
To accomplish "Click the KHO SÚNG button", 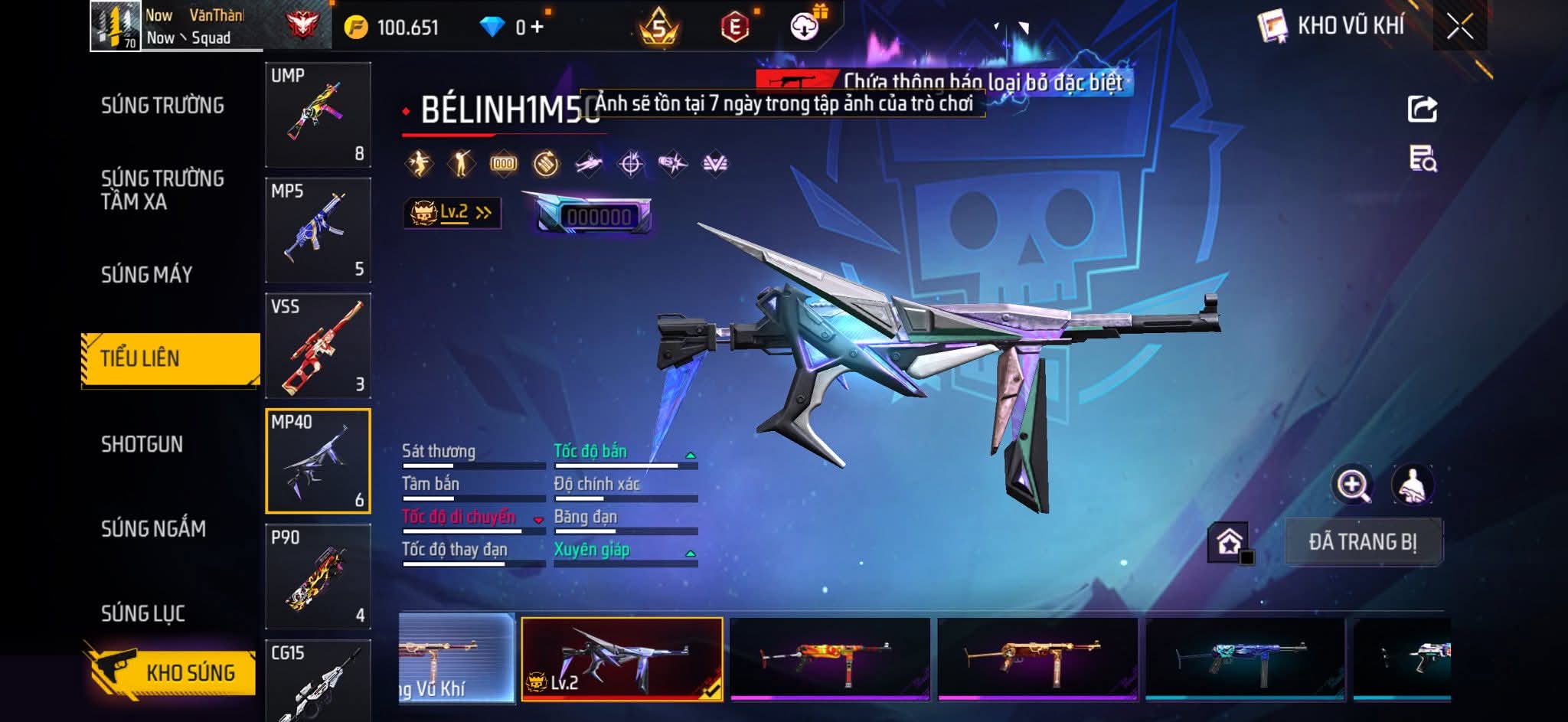I will pos(171,672).
